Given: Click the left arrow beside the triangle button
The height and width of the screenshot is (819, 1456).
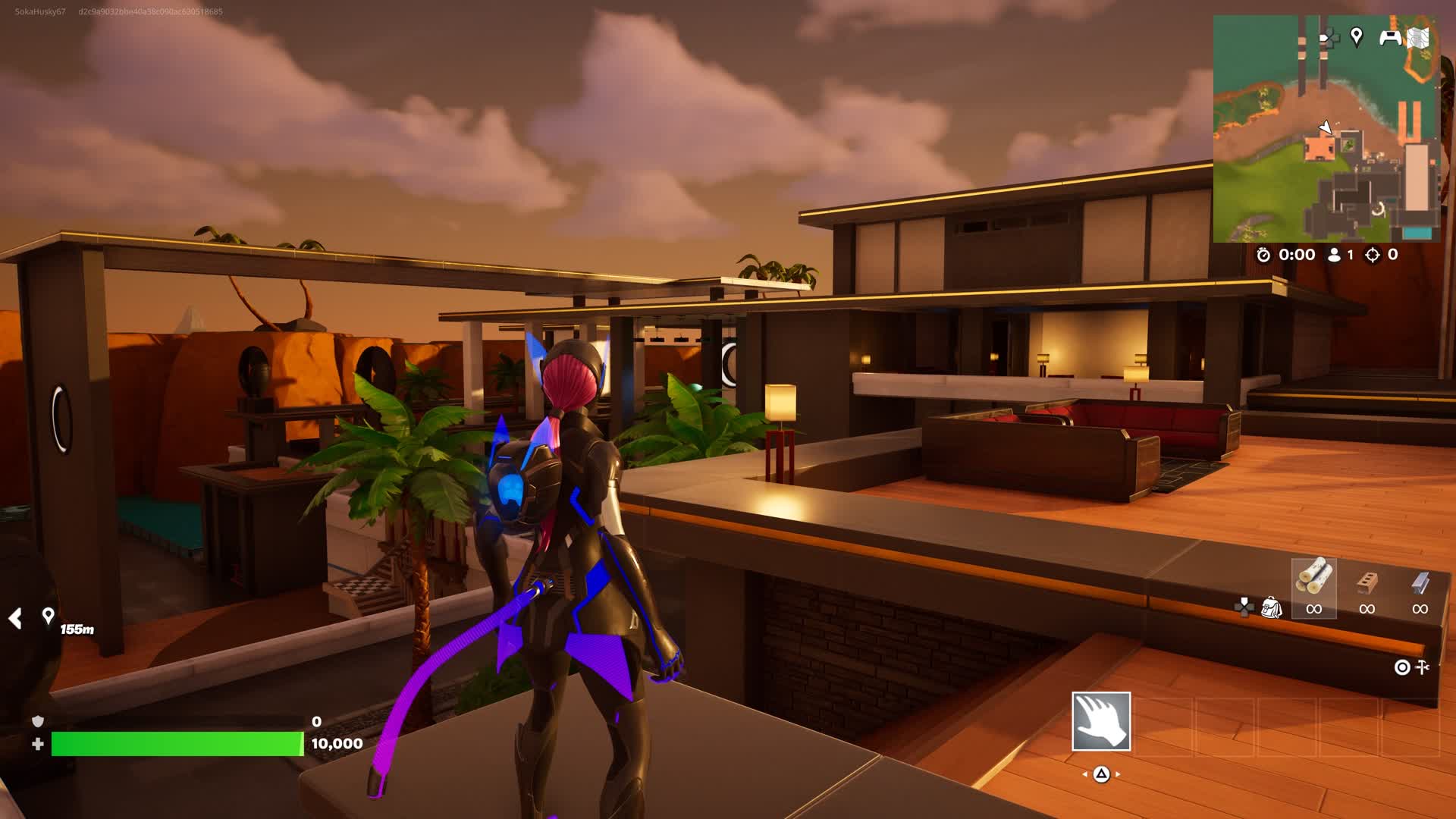Looking at the screenshot, I should [1085, 774].
